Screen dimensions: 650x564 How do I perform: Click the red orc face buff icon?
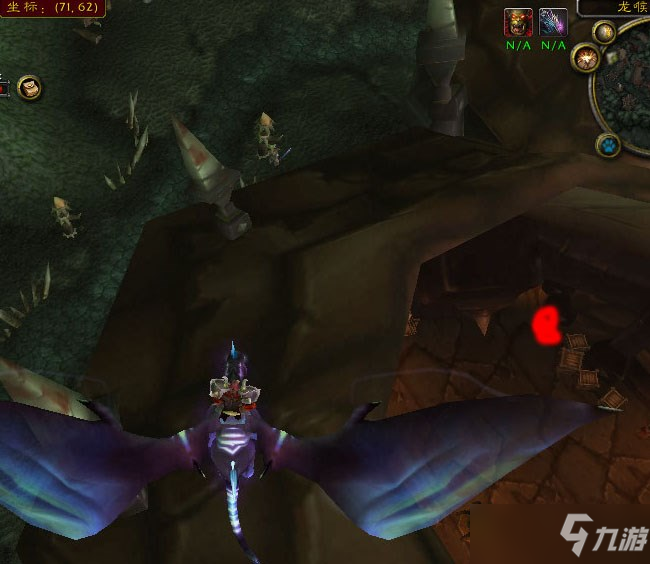pyautogui.click(x=517, y=22)
